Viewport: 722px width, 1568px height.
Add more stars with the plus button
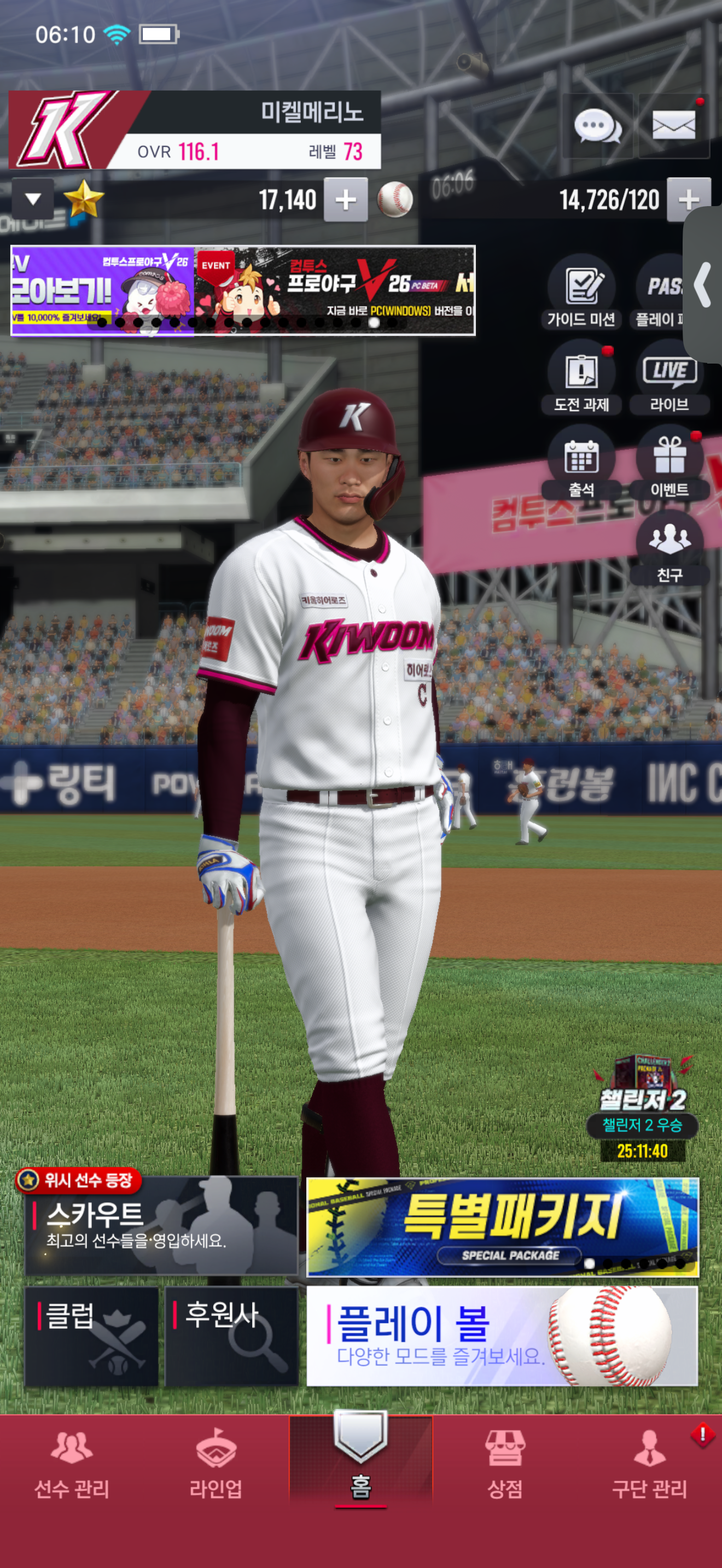(345, 200)
